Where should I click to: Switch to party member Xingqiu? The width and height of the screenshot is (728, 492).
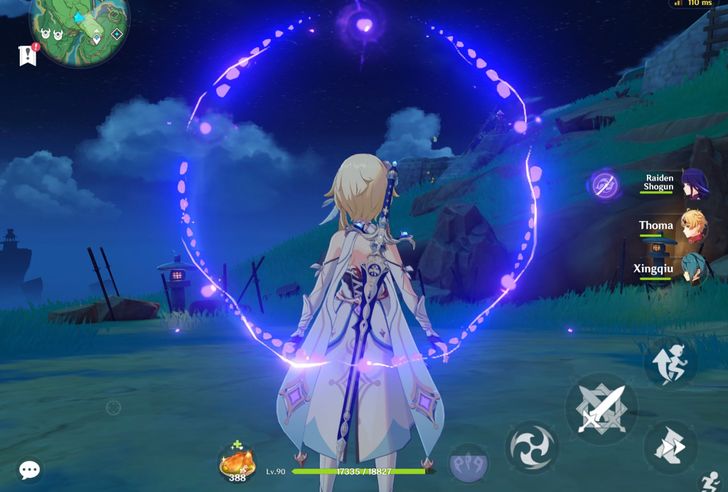click(x=694, y=270)
